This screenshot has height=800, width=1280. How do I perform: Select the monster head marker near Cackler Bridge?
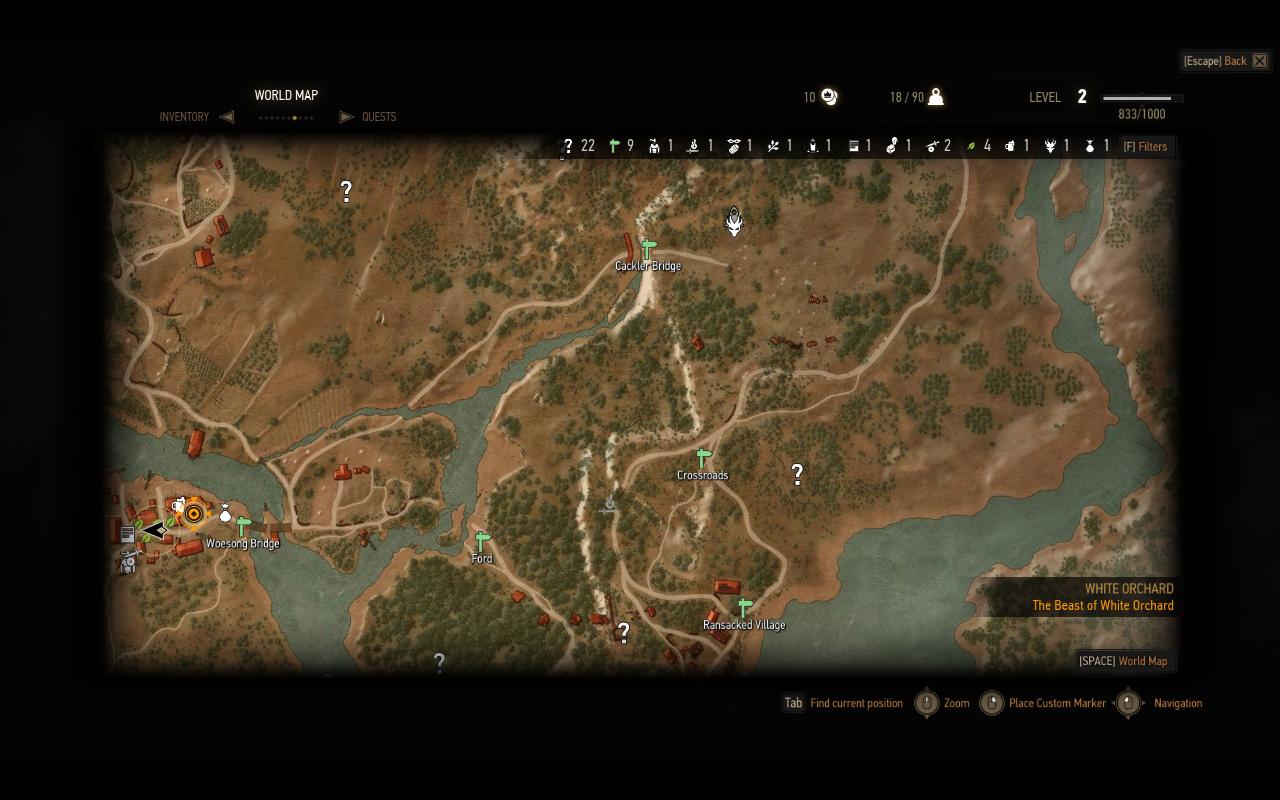[x=734, y=222]
